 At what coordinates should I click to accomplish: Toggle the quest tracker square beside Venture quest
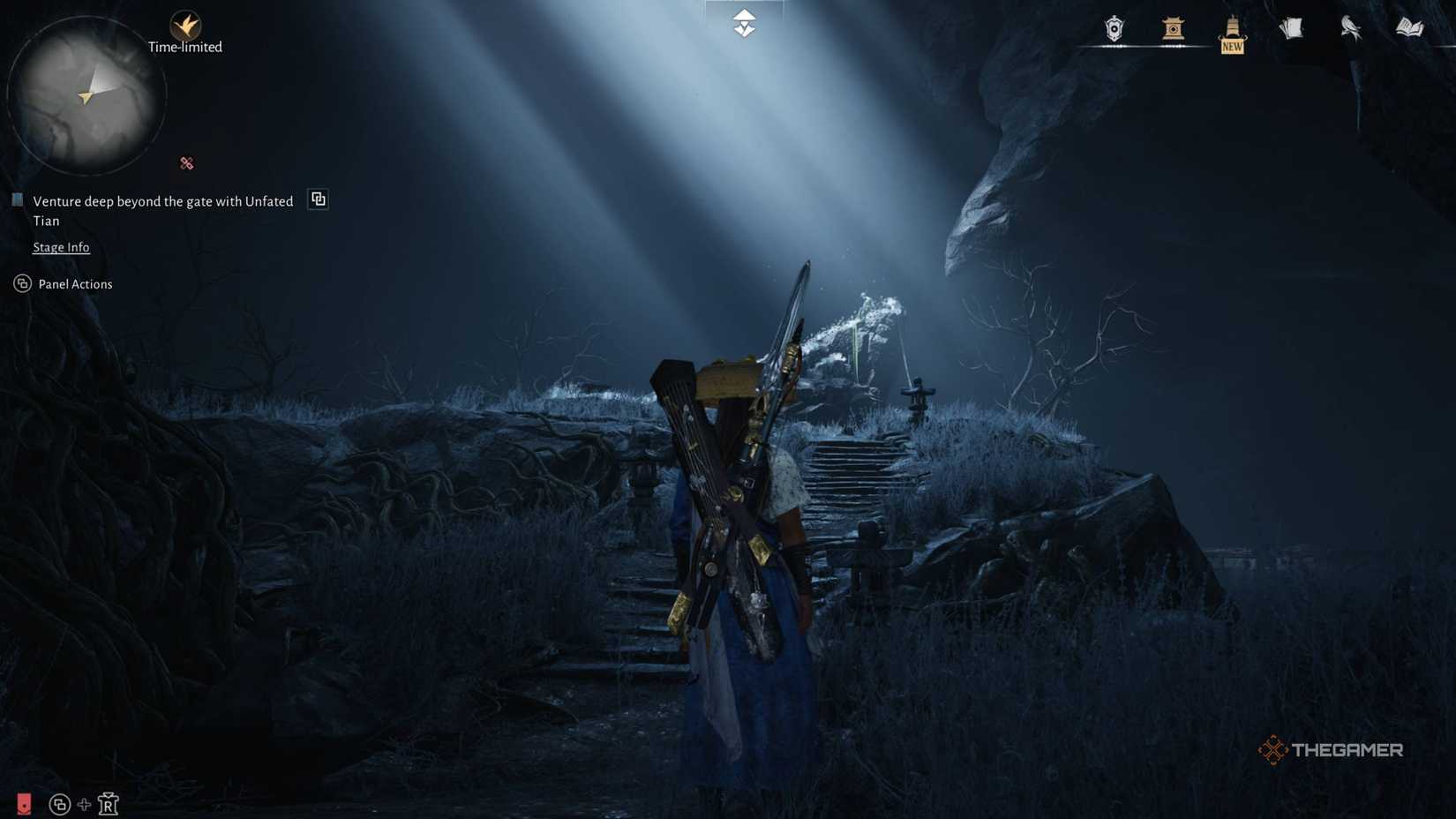click(18, 199)
